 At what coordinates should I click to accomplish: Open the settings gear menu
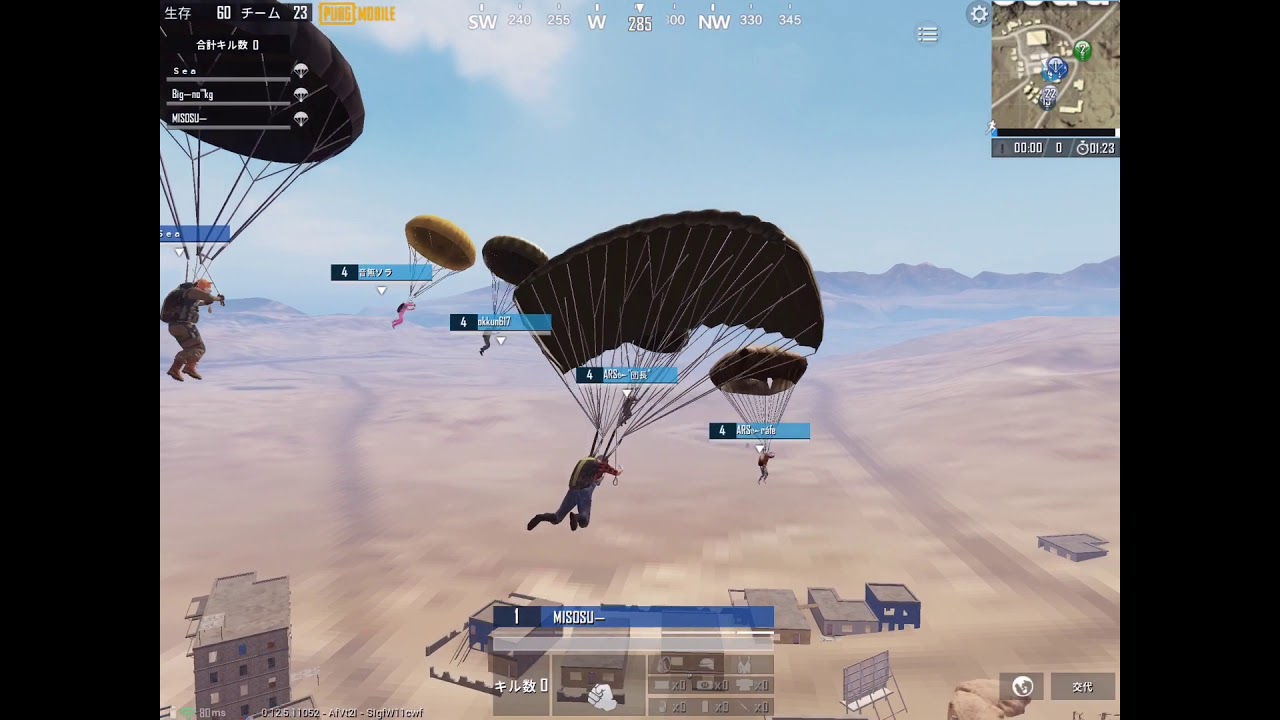978,13
